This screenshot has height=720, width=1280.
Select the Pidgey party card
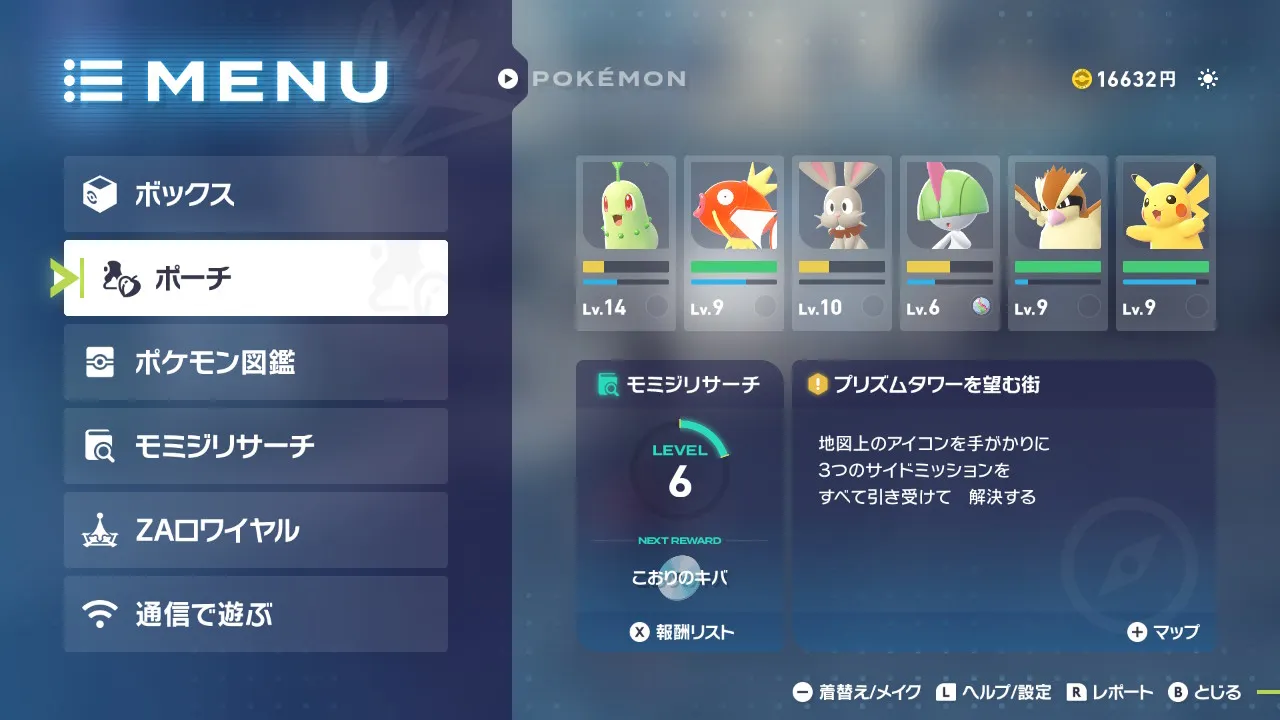point(1057,243)
